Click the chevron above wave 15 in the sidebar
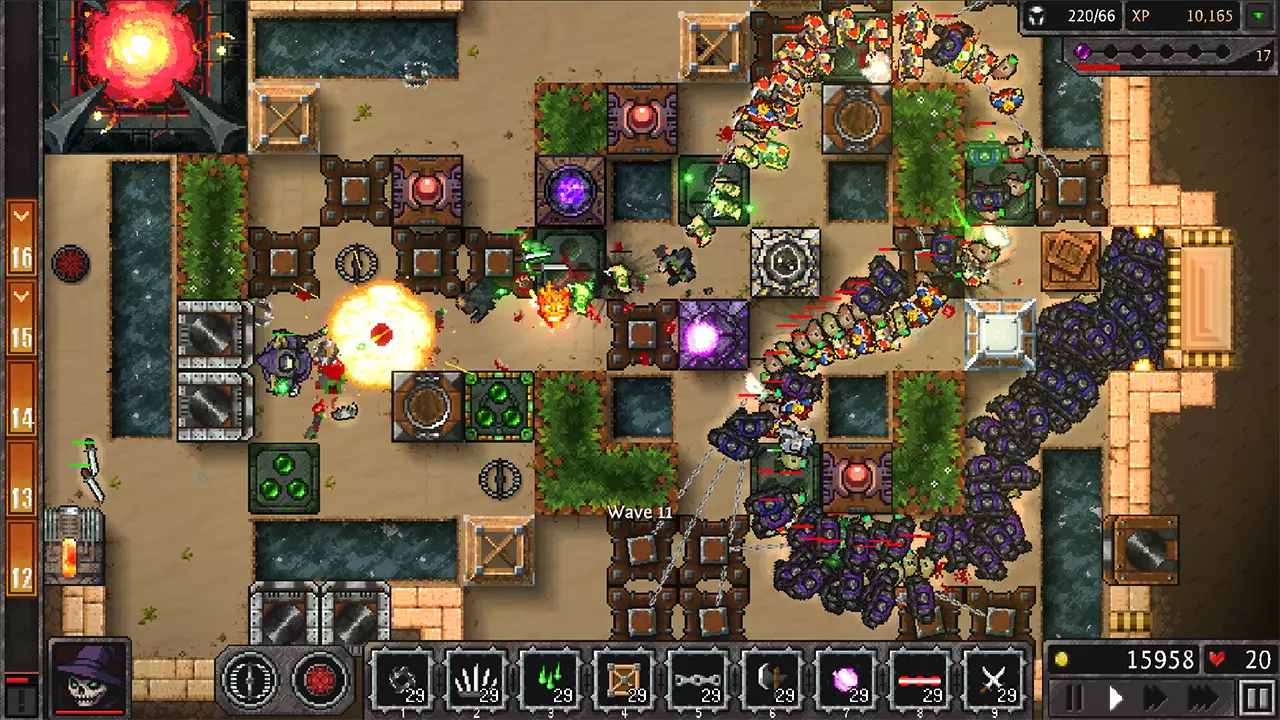1280x720 pixels. (x=20, y=296)
